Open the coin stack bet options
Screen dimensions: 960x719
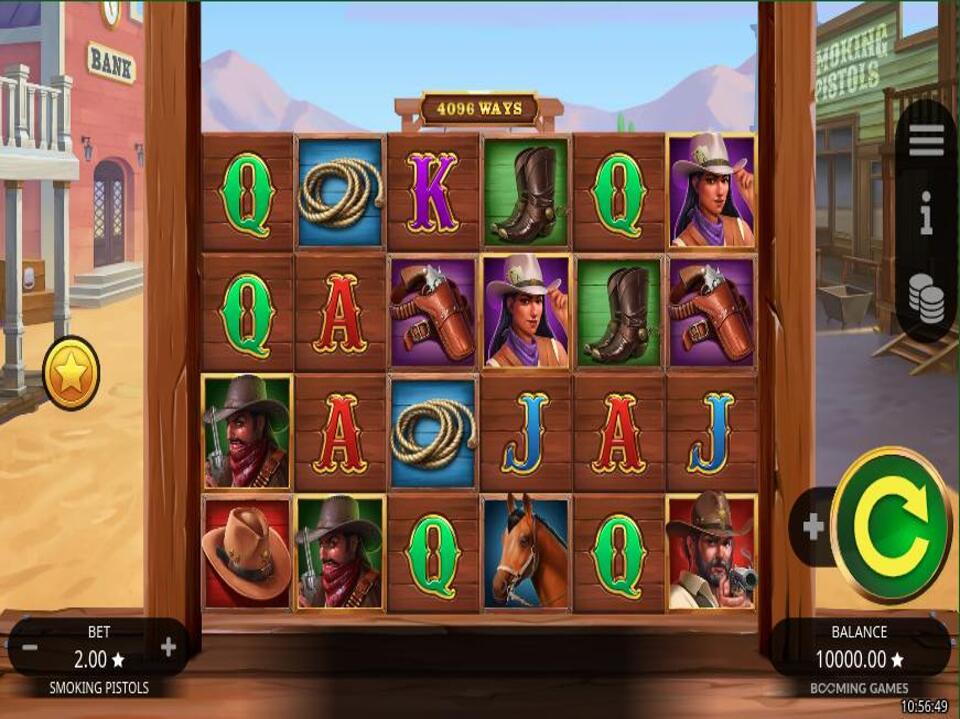(x=926, y=299)
